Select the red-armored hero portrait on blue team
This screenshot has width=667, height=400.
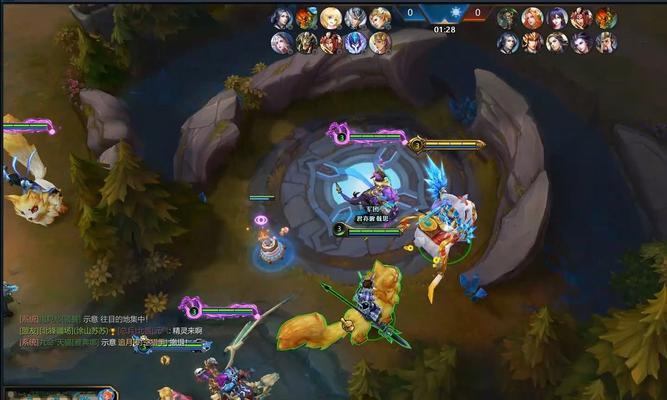tap(331, 43)
